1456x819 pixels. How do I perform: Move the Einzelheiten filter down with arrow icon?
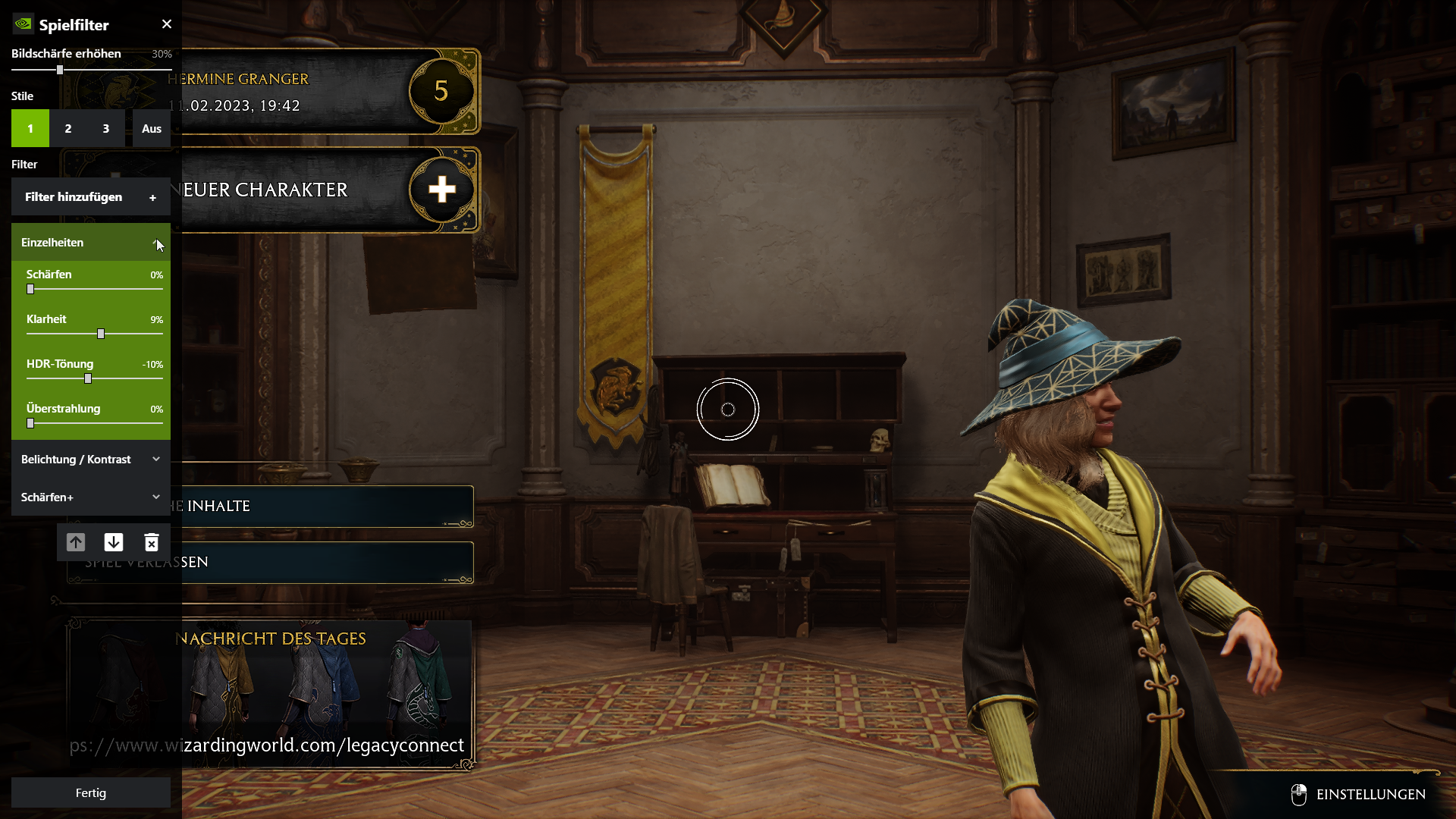coord(114,541)
